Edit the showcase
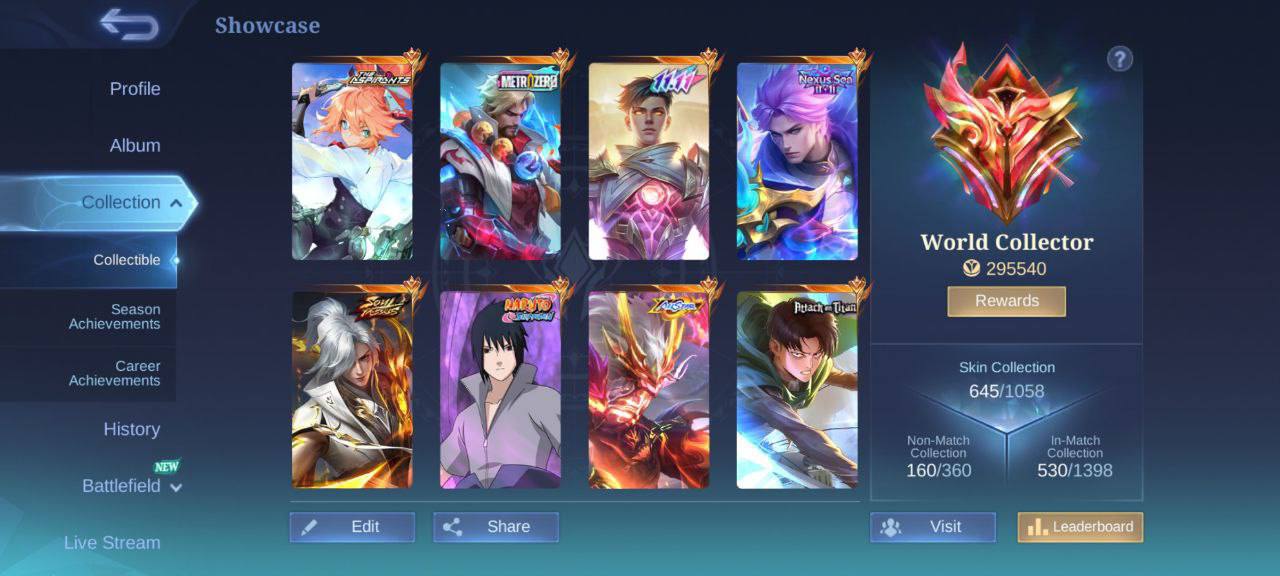1280x576 pixels. tap(352, 527)
